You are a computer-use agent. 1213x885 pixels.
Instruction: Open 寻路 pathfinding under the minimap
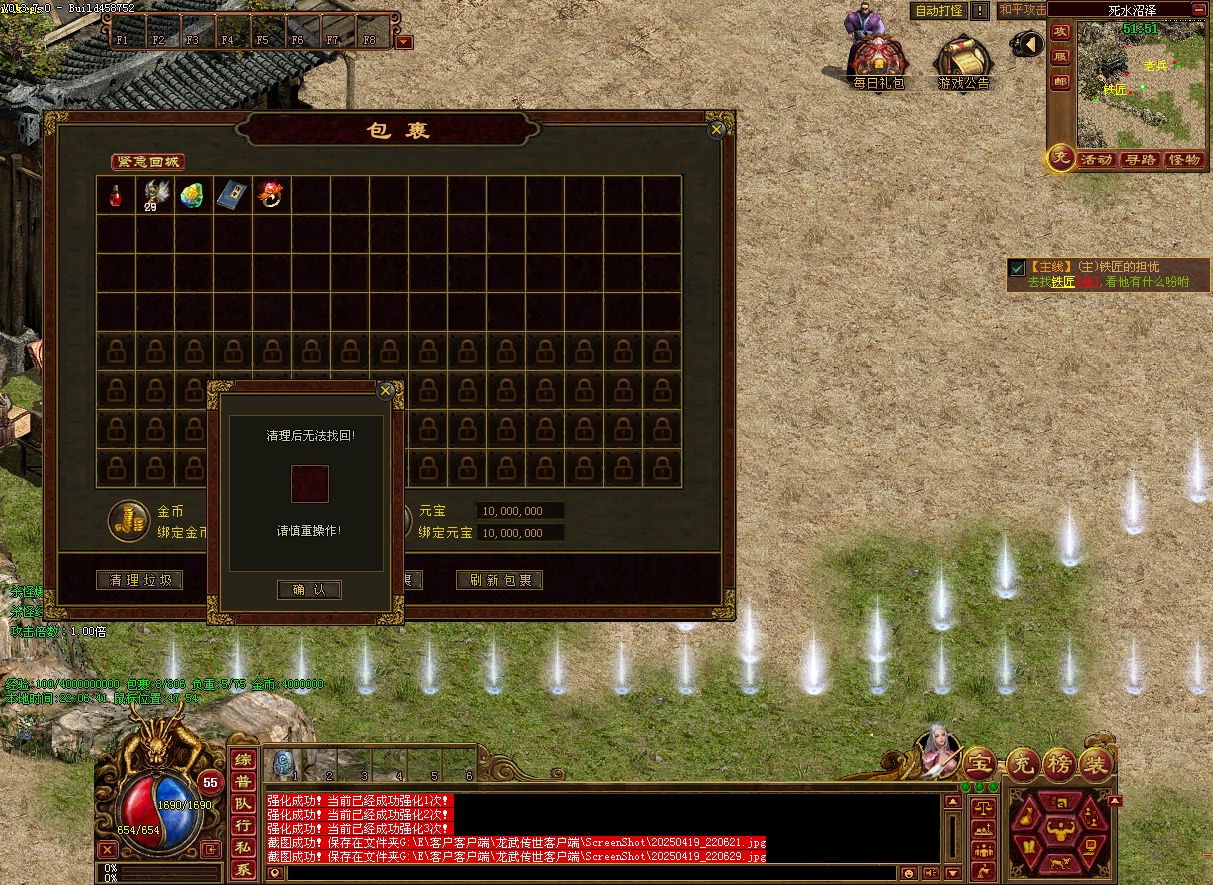[x=1139, y=160]
